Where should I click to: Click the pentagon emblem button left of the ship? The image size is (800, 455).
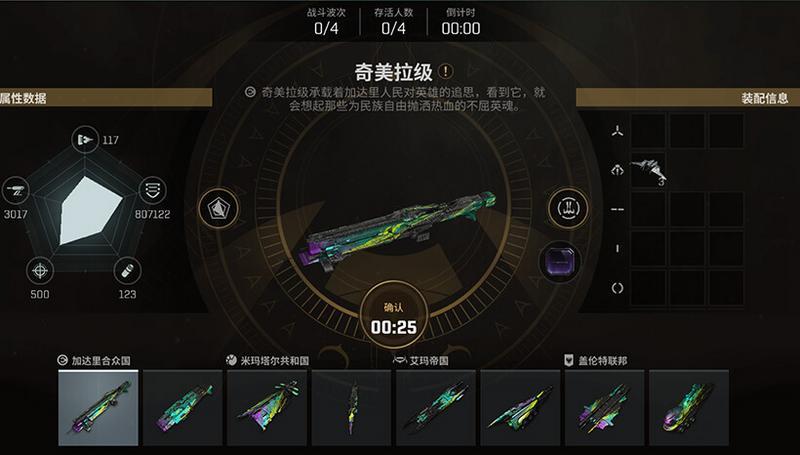coord(217,208)
